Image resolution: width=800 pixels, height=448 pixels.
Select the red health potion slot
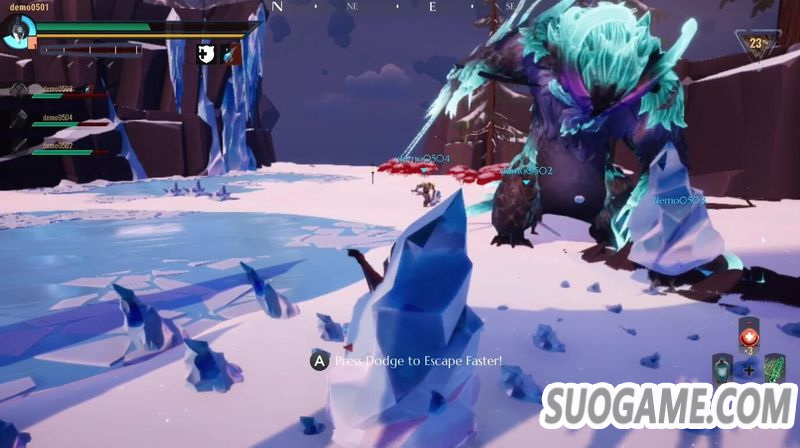click(750, 335)
